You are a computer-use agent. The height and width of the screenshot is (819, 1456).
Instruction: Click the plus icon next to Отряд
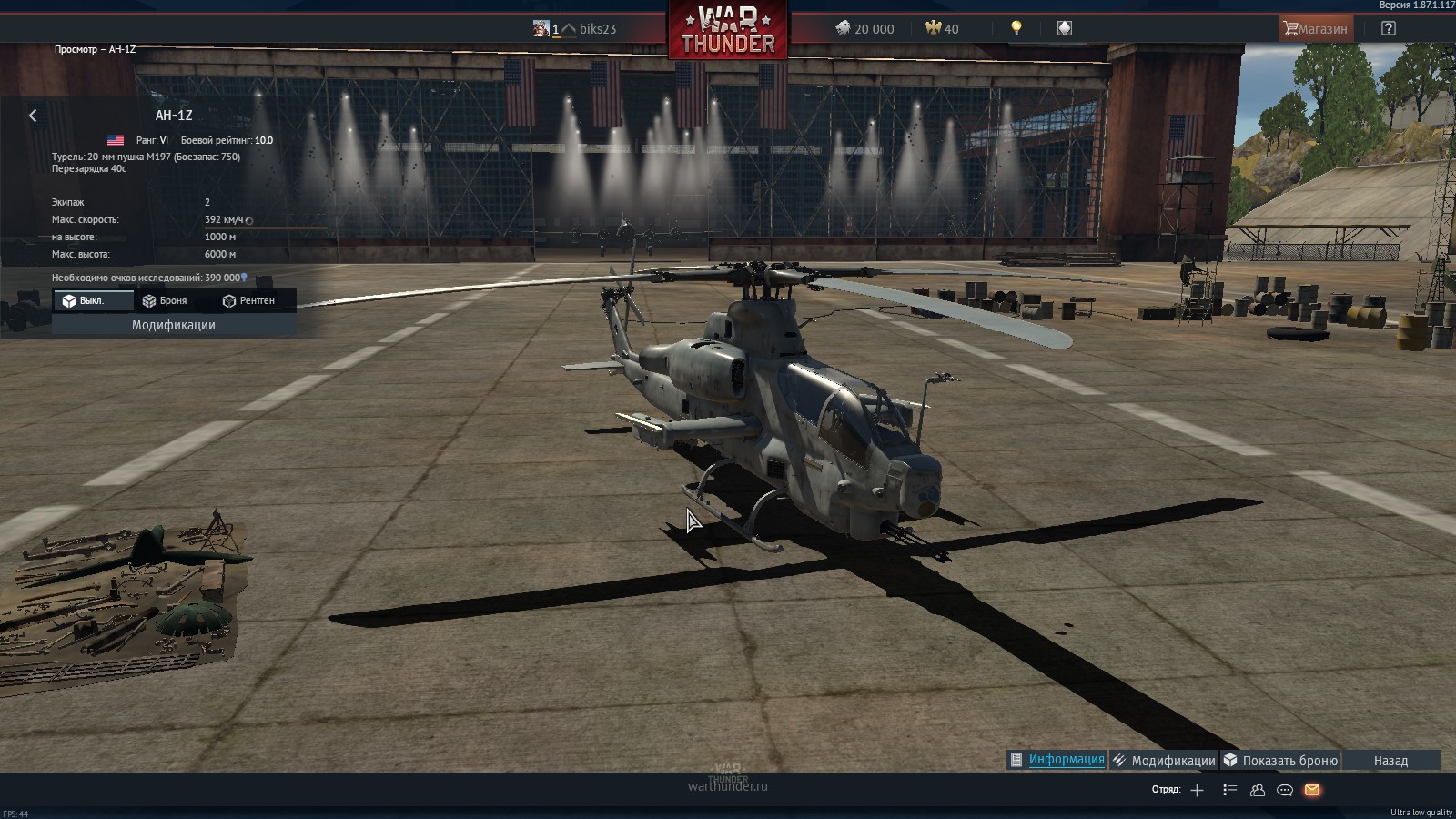[x=1198, y=791]
